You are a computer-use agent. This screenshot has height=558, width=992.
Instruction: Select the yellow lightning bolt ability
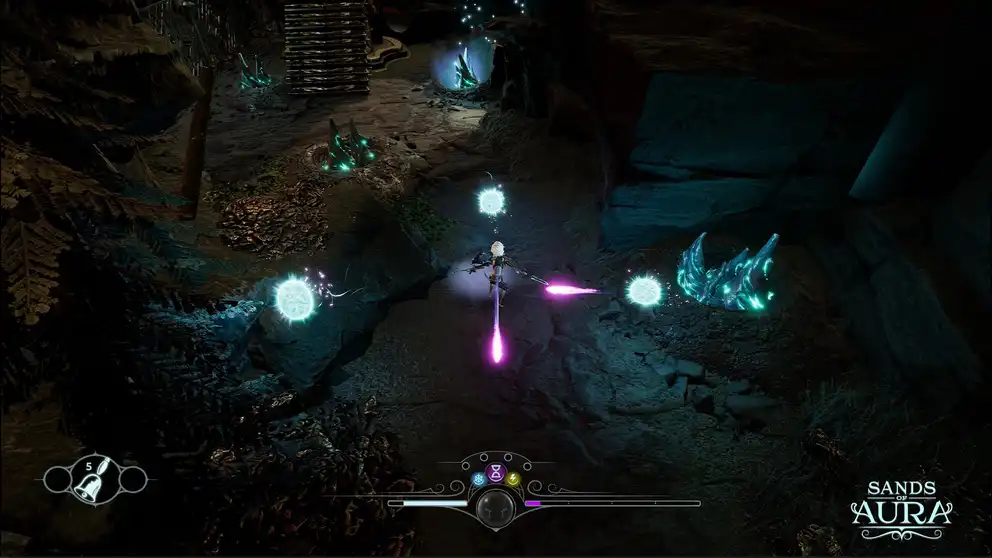tap(511, 479)
